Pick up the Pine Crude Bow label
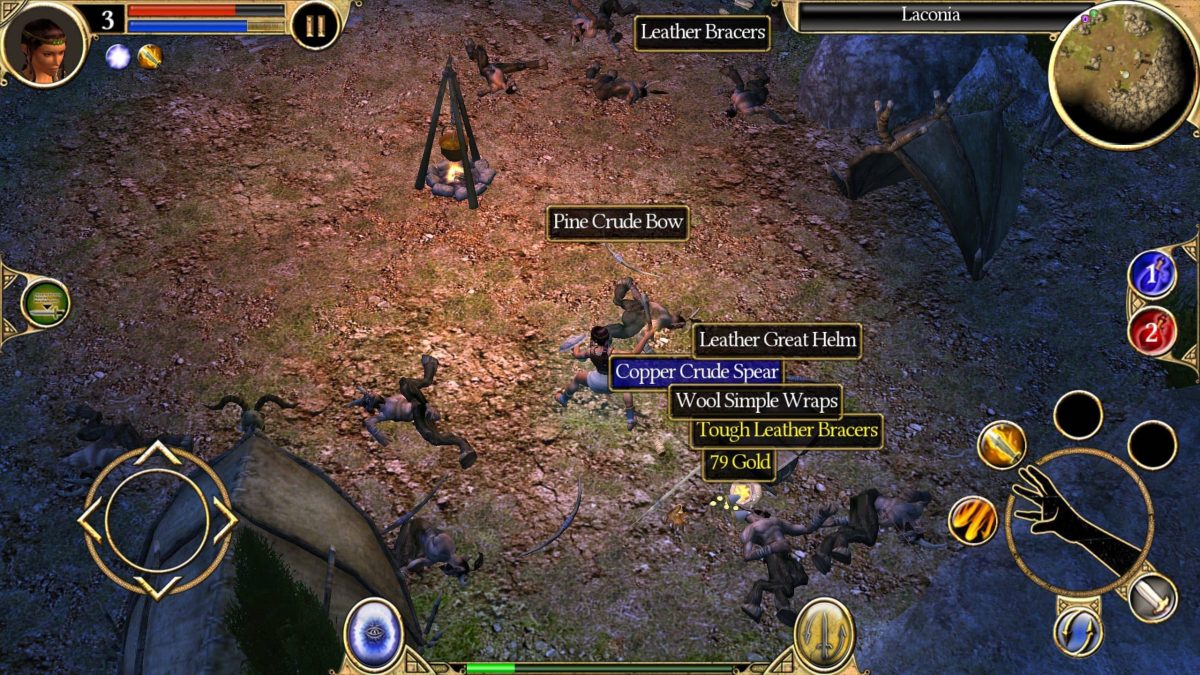This screenshot has width=1200, height=675. pos(618,223)
